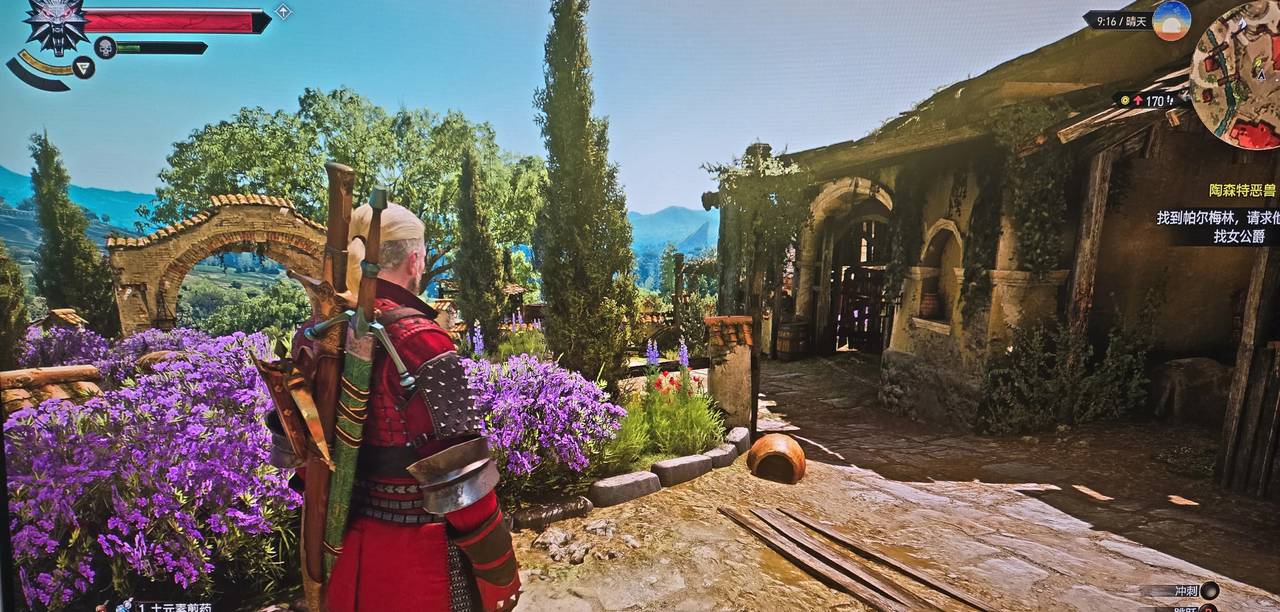Click the arrow buff icon beside health bar
Viewport: 1280px width, 612px height.
pyautogui.click(x=283, y=11)
